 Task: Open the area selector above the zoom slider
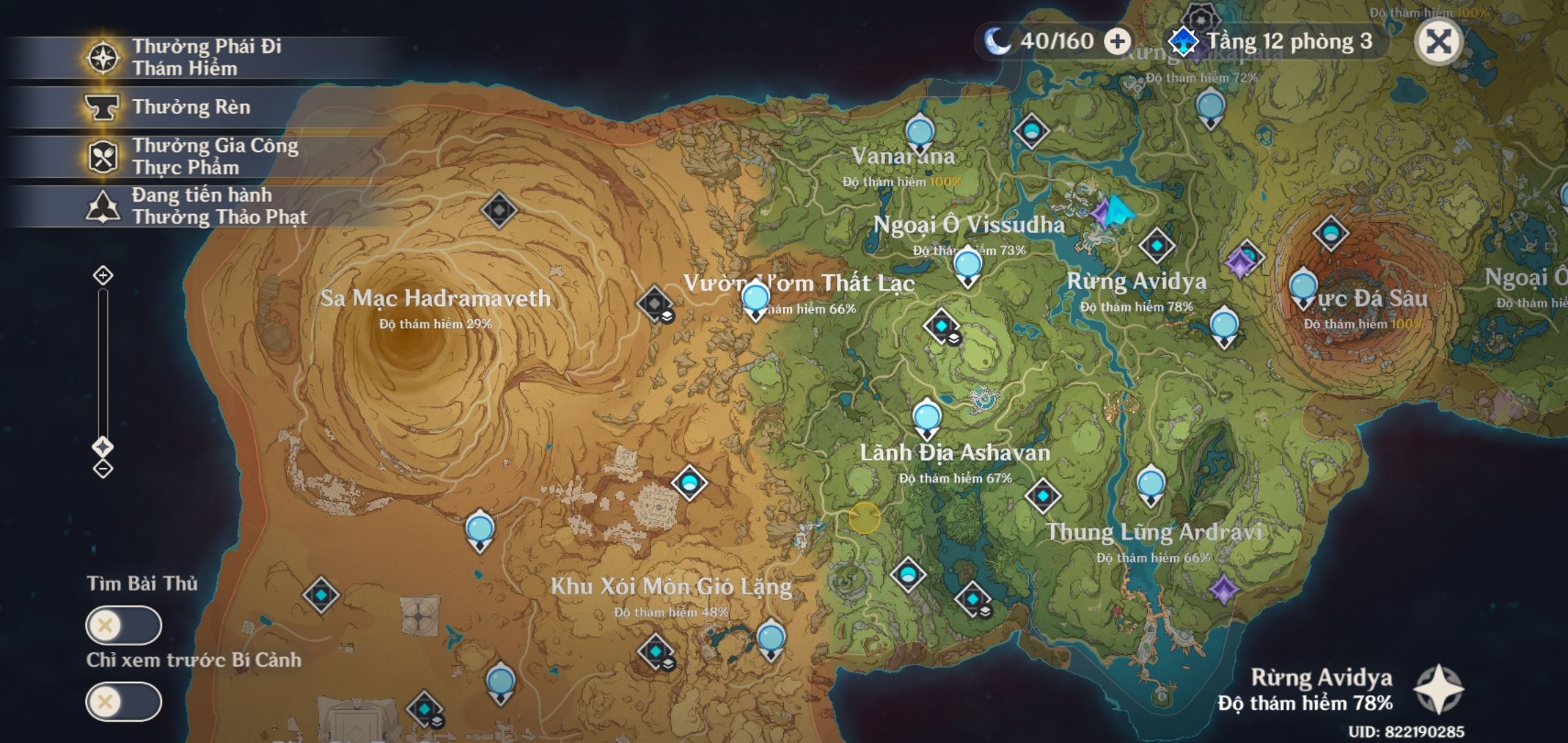click(105, 446)
